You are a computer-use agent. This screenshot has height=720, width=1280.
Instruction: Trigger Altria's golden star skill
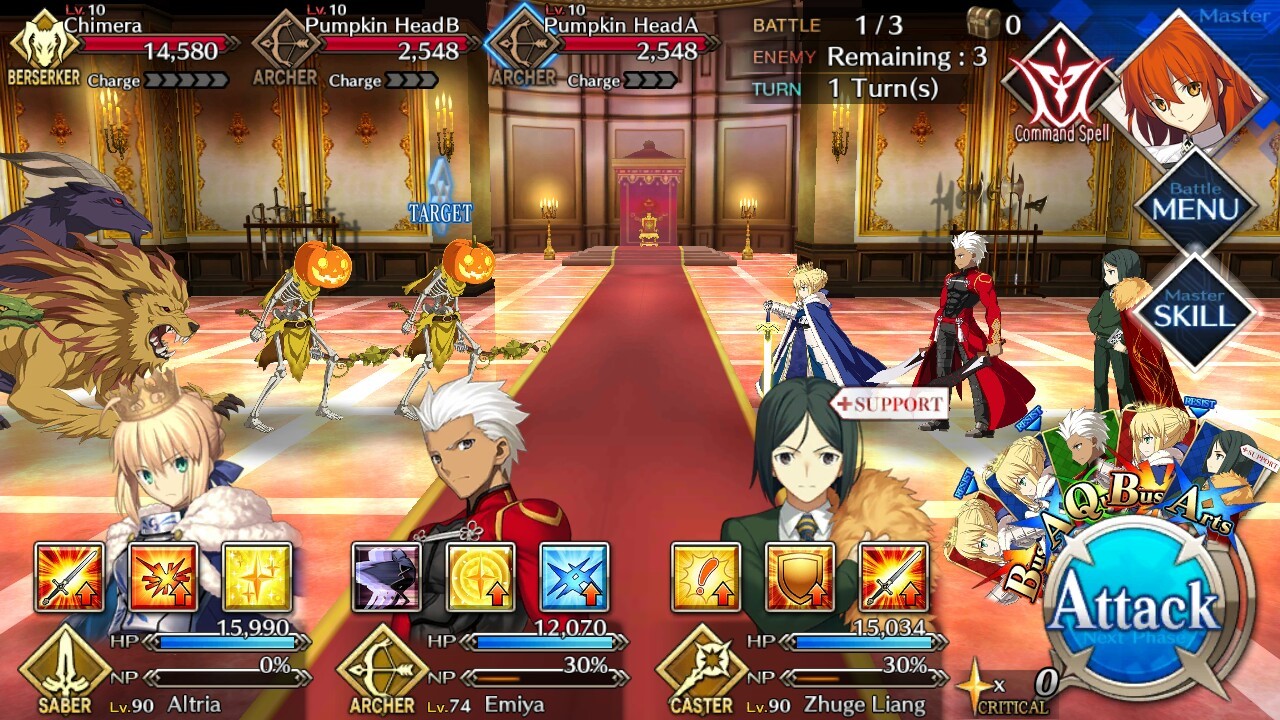[x=257, y=577]
